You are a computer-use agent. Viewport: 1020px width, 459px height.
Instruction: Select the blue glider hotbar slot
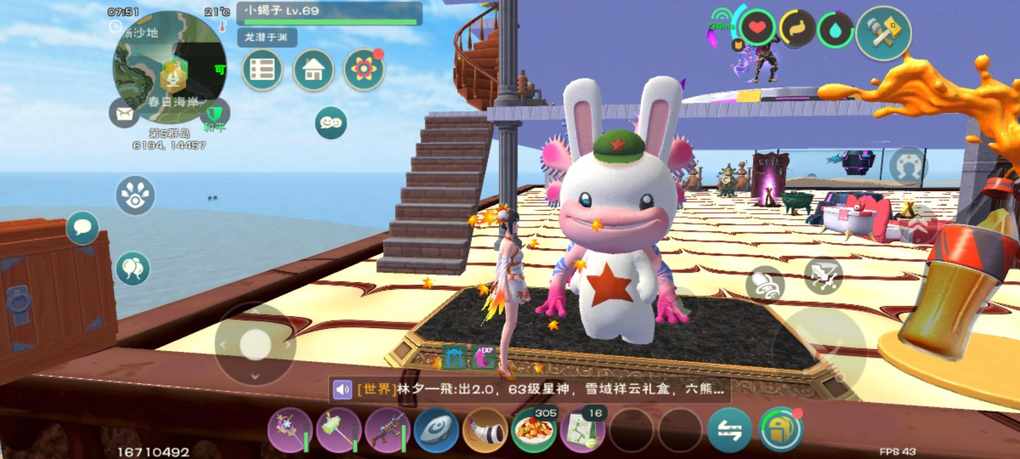[x=436, y=430]
